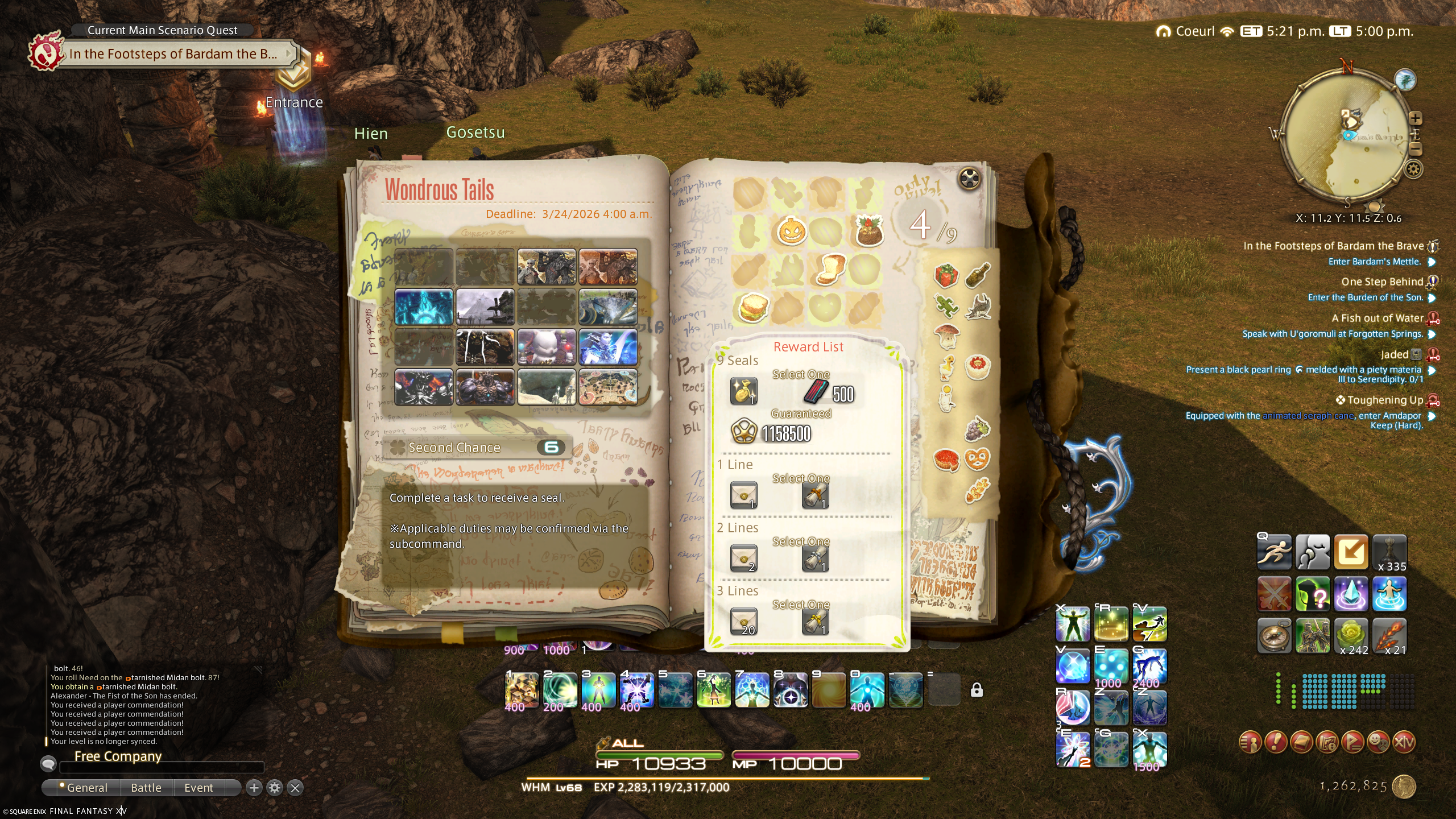Activate the Sprint action

pos(1274,552)
